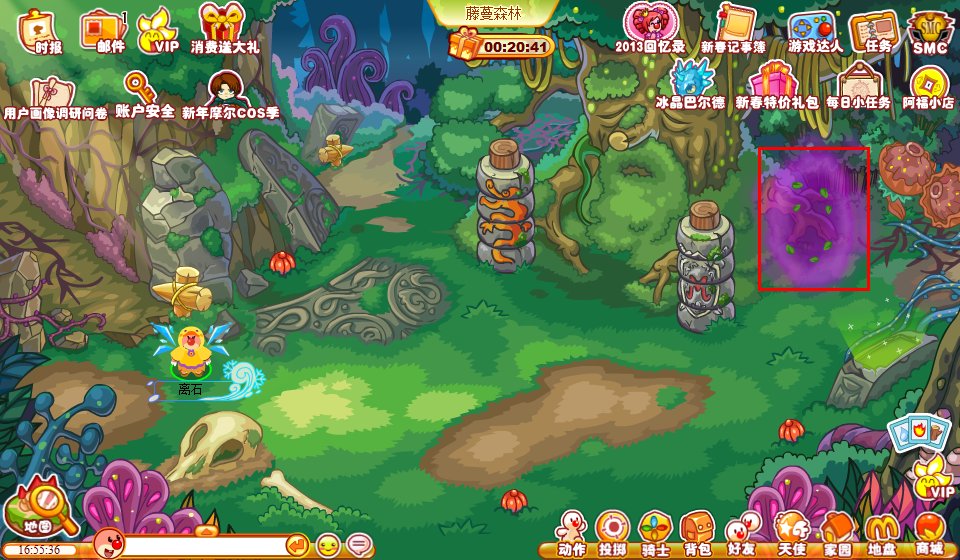Open the three-card deck icon
This screenshot has height=560, width=960.
[916, 431]
